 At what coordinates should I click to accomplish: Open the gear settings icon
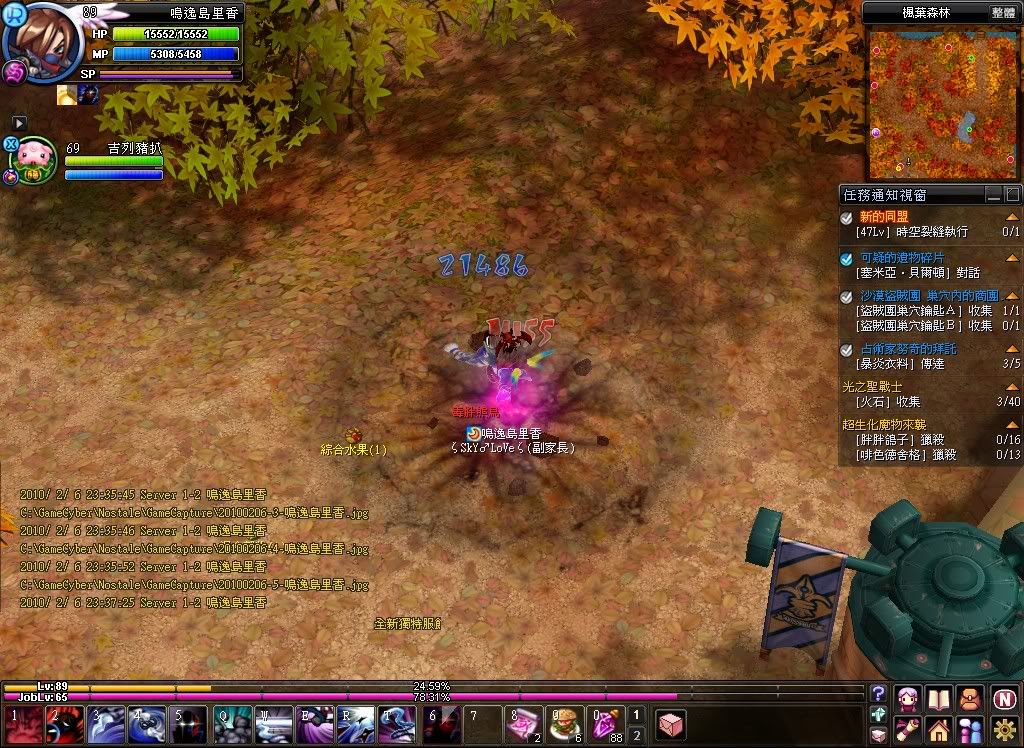pyautogui.click(x=1005, y=729)
